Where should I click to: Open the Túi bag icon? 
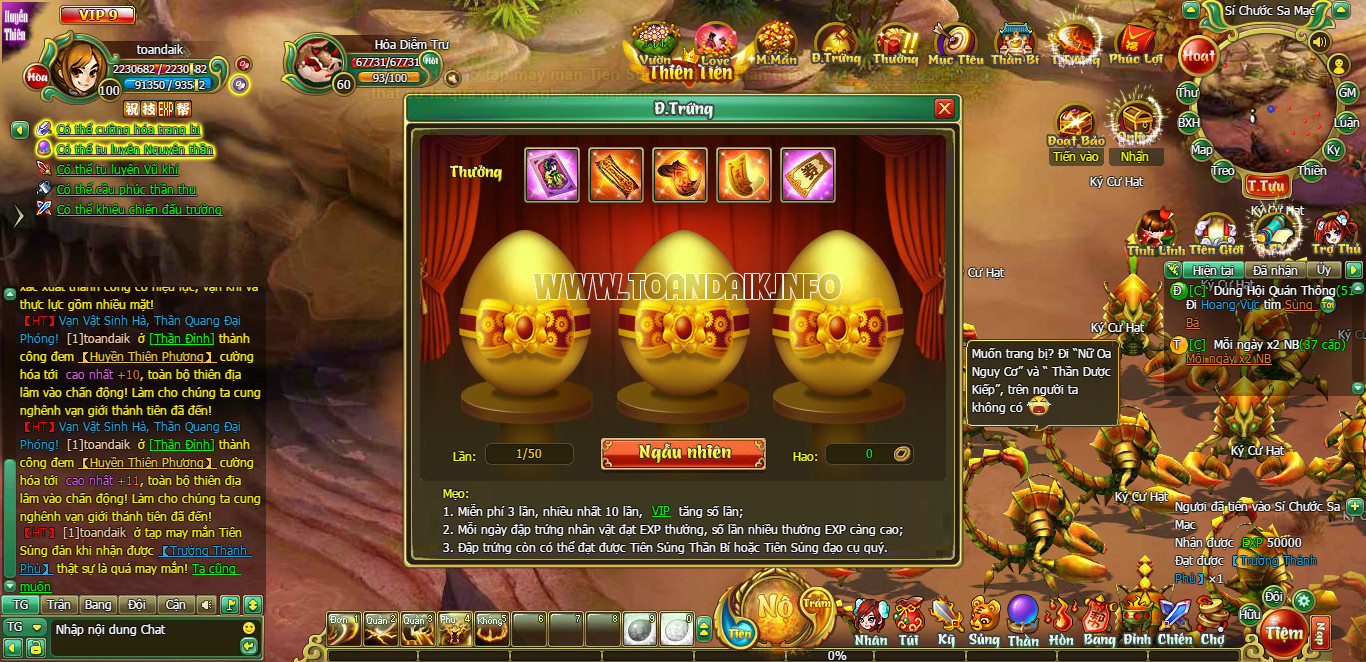point(908,620)
